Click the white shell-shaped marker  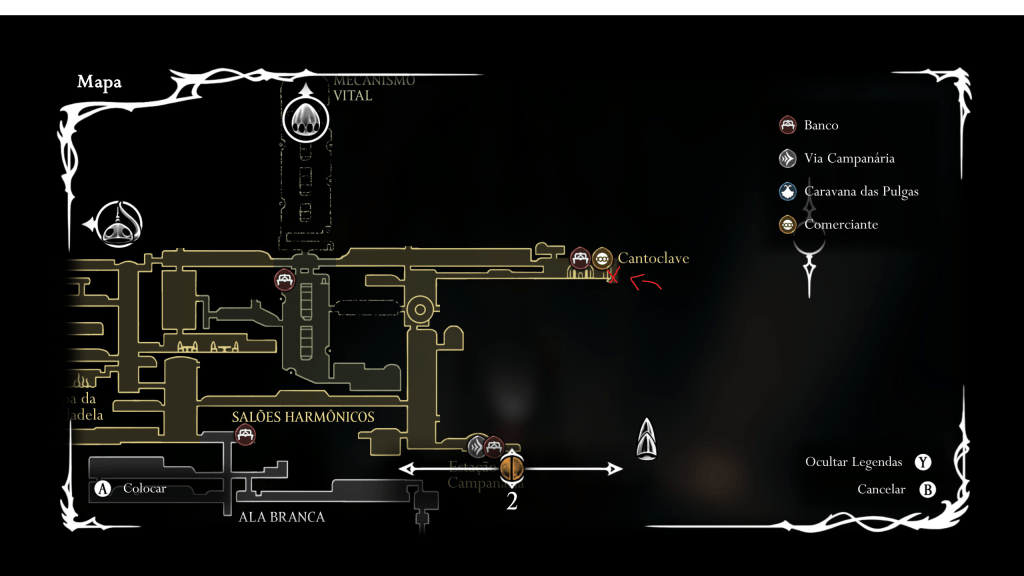click(x=647, y=440)
